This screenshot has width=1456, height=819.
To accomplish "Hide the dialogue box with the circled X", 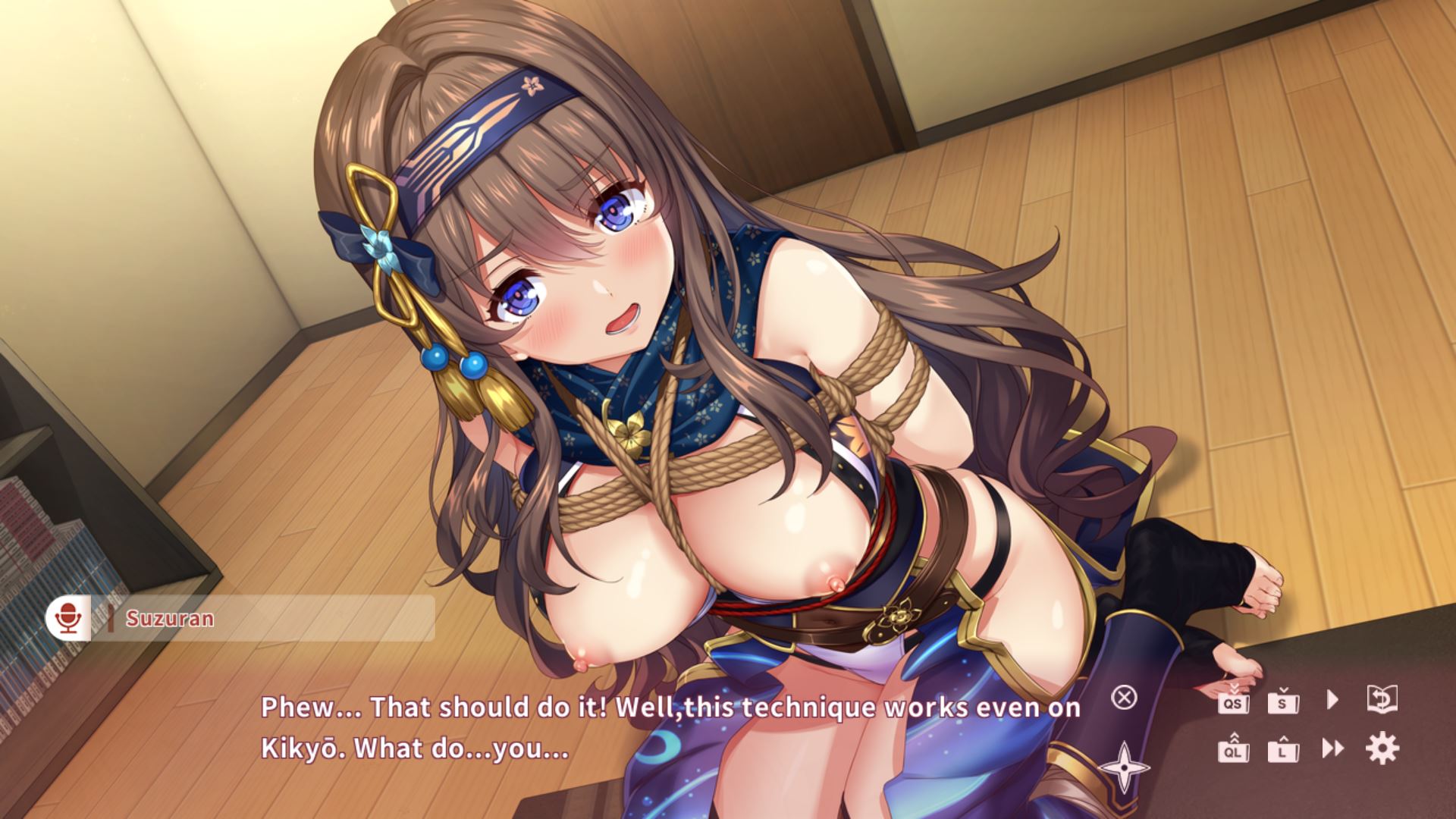I will click(x=1124, y=698).
